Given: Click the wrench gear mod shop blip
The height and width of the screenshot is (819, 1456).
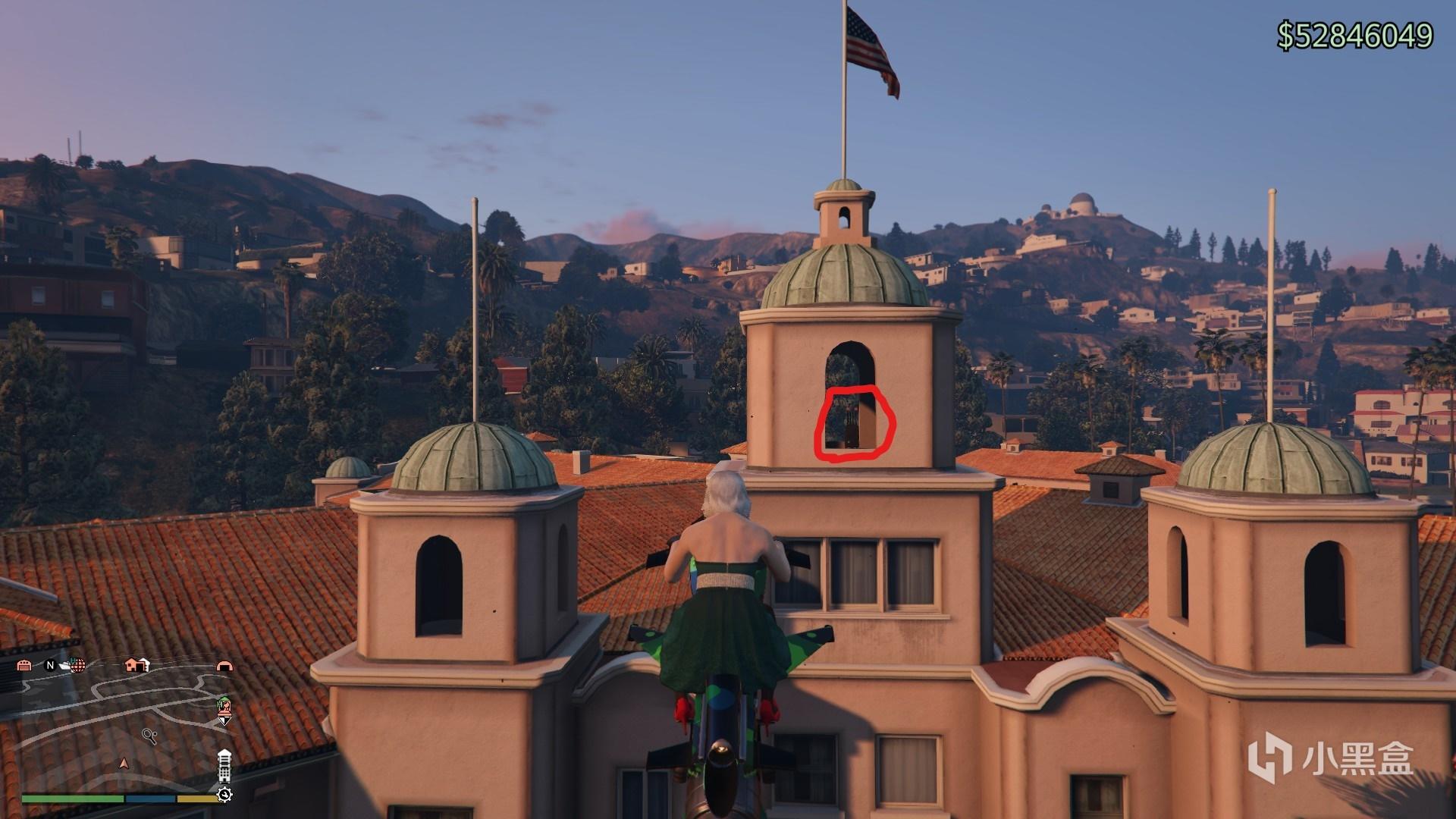Looking at the screenshot, I should pos(224,795).
